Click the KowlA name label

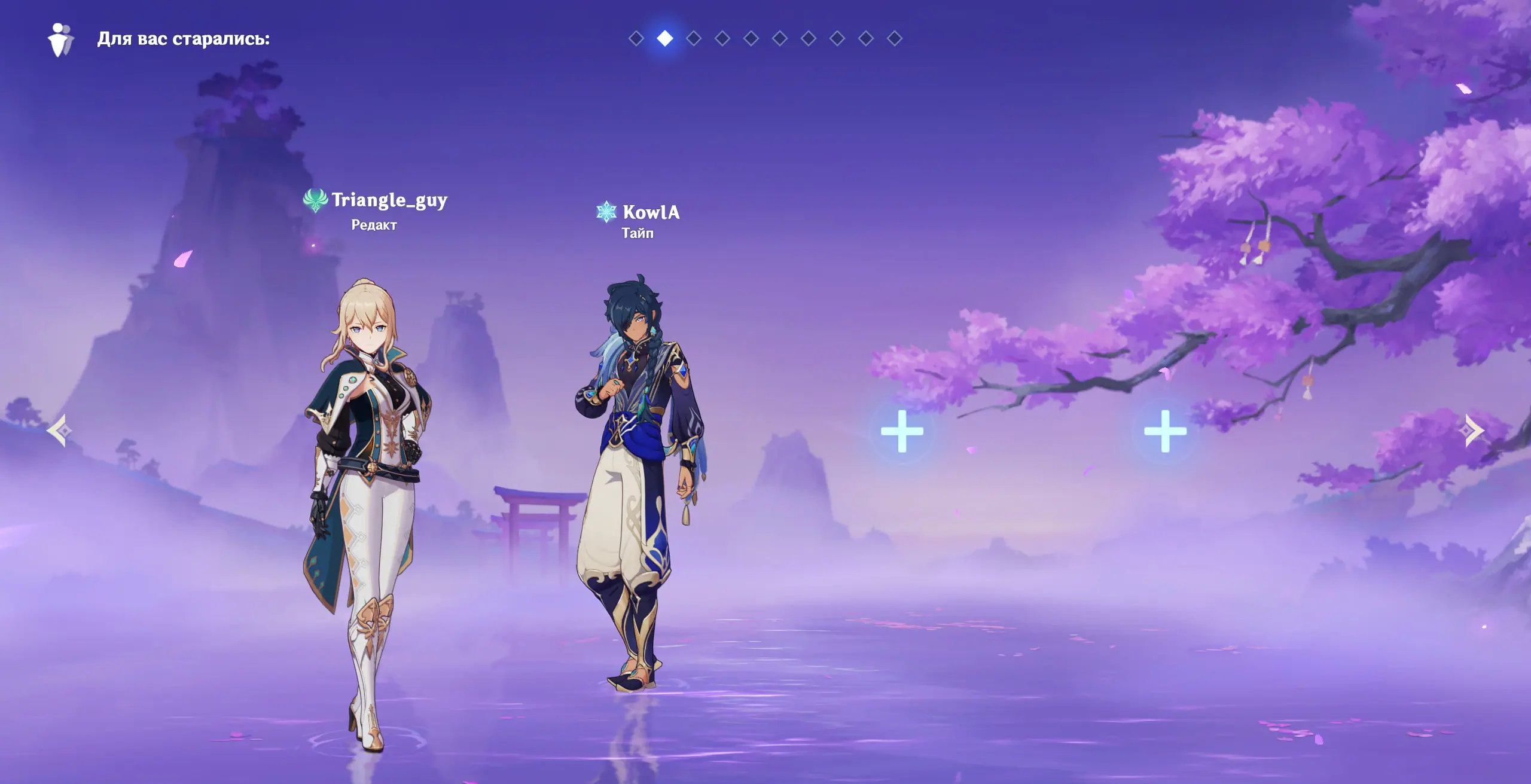[x=651, y=212]
